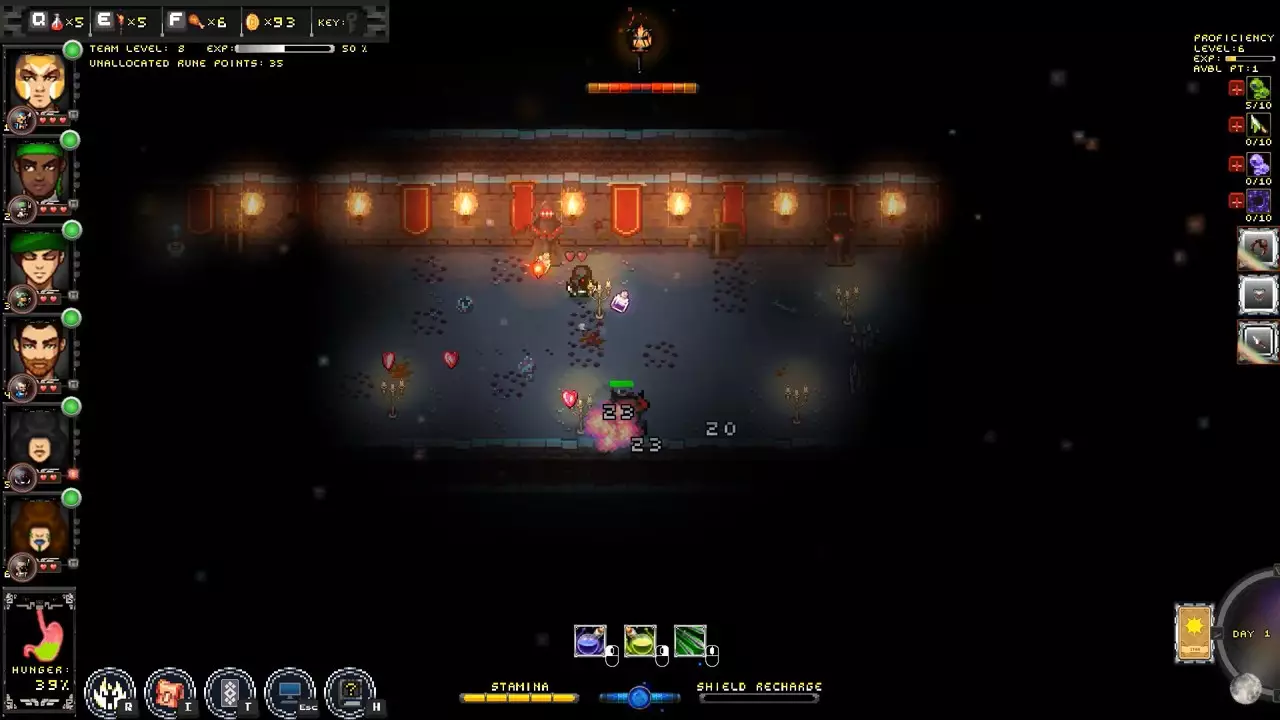Open the inventory via the I icon
The height and width of the screenshot is (720, 1280).
170,690
